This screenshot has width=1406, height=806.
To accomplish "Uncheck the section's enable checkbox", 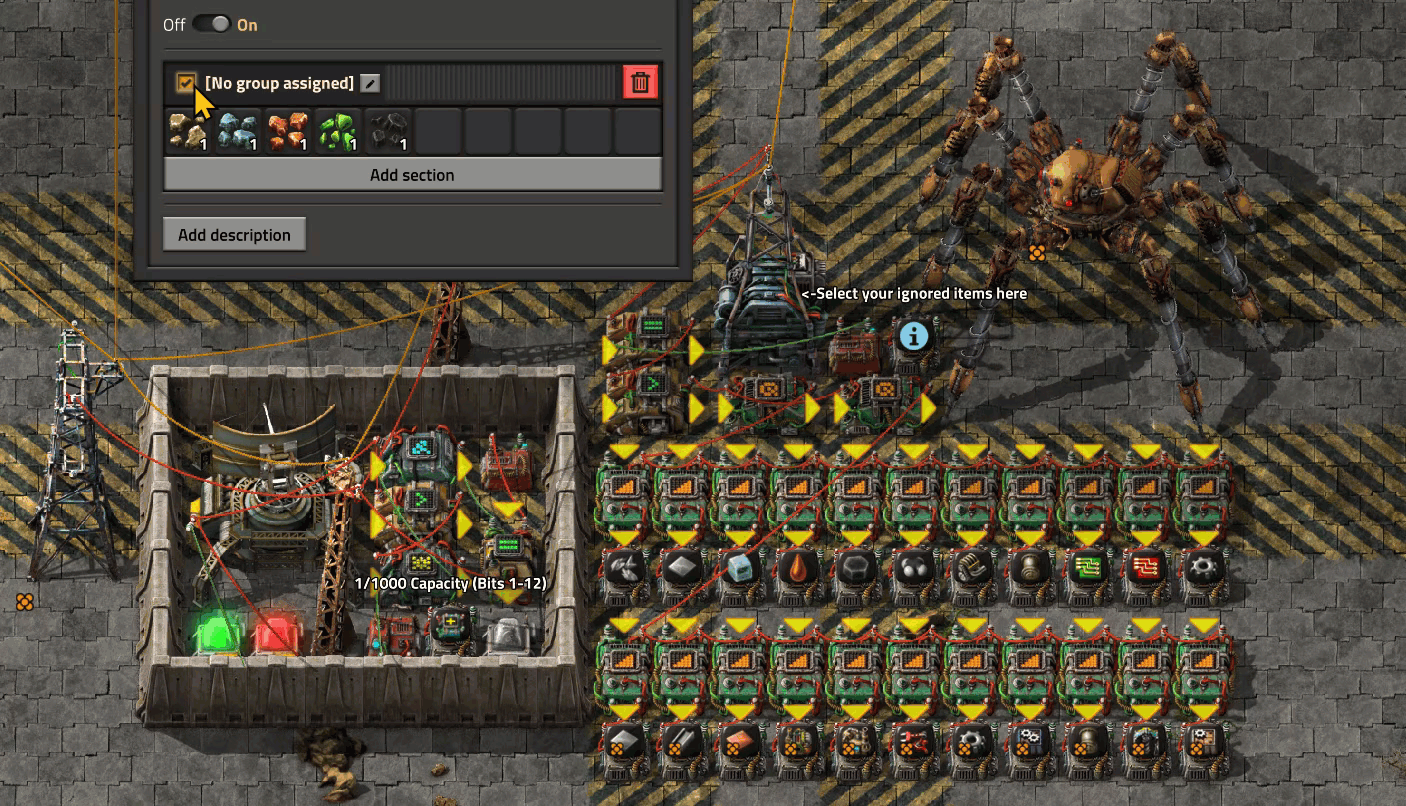I will point(186,83).
